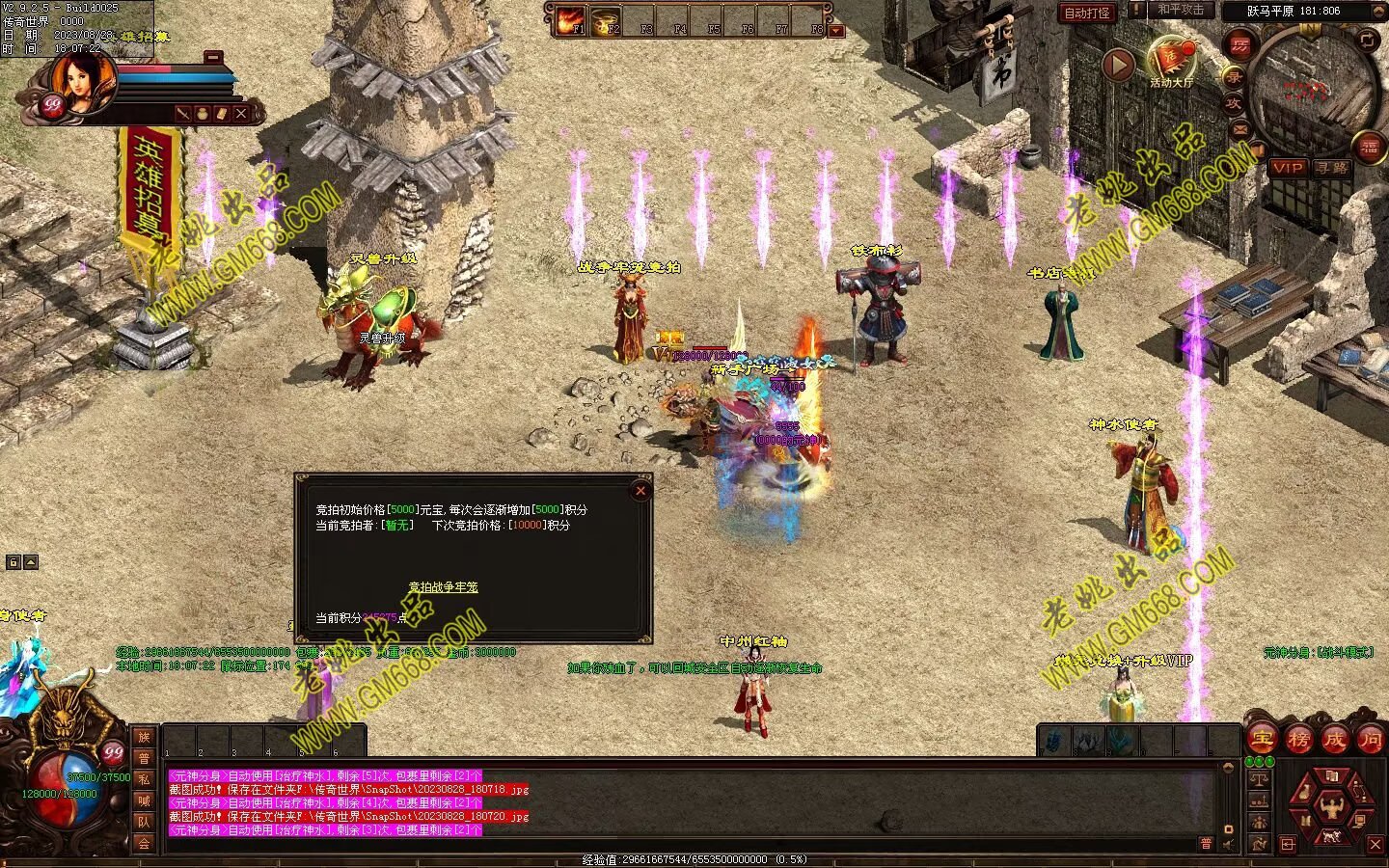
Task: Activate the fire skill in F1 slot
Action: pos(571,19)
